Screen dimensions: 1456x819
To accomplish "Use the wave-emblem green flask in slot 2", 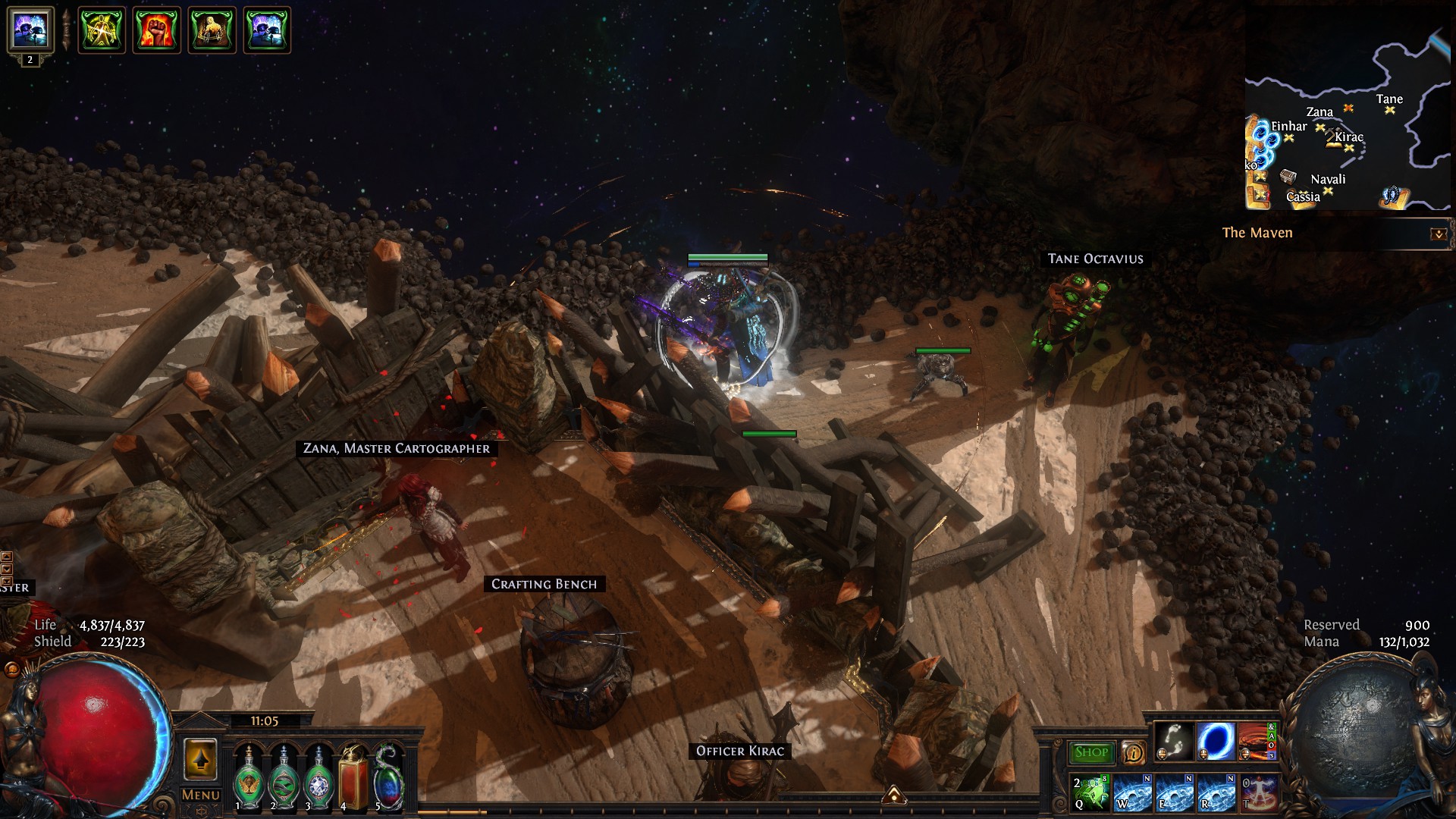I will pos(284,778).
